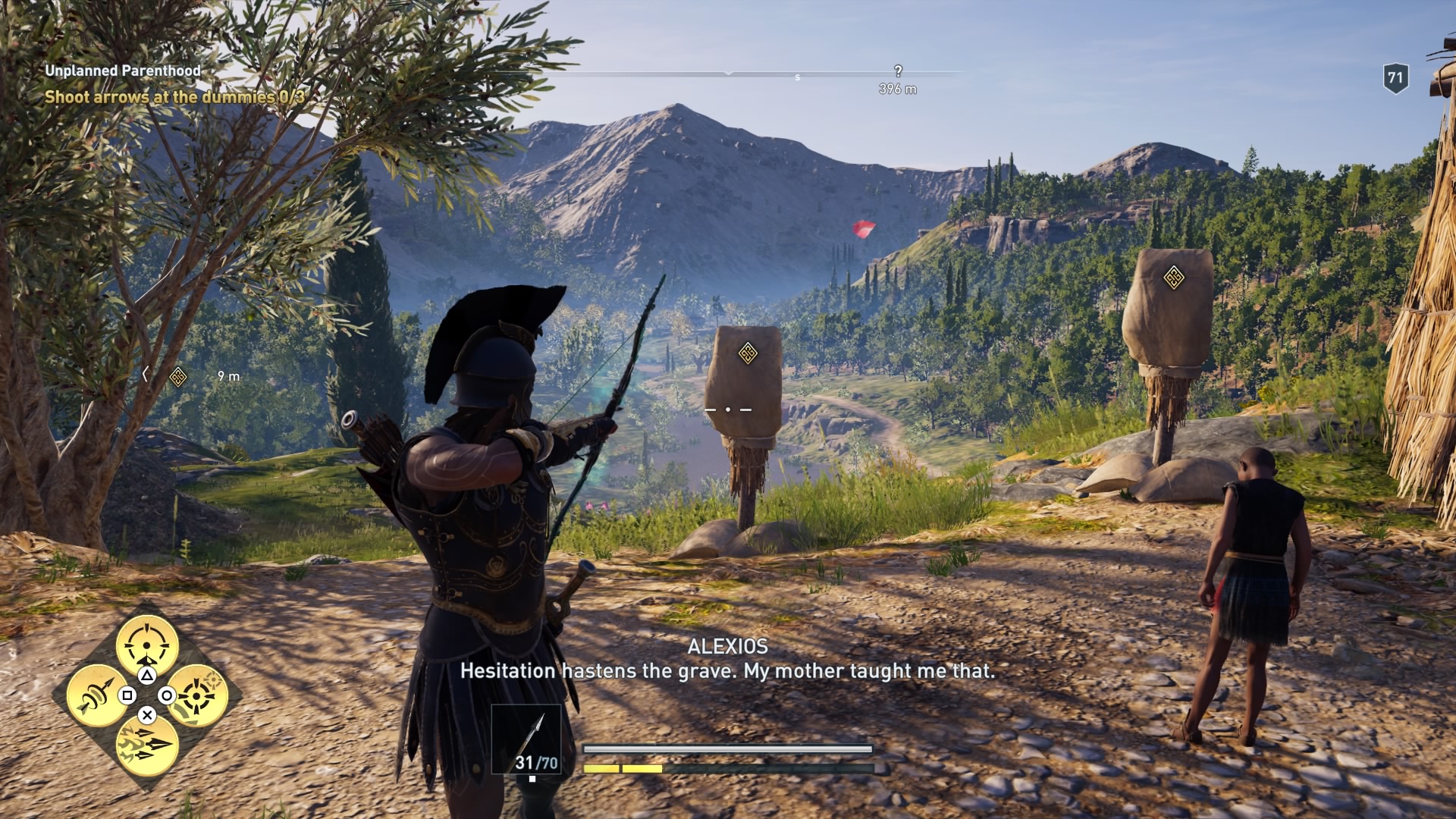
Task: Select the arrow ammo slot
Action: tap(526, 739)
